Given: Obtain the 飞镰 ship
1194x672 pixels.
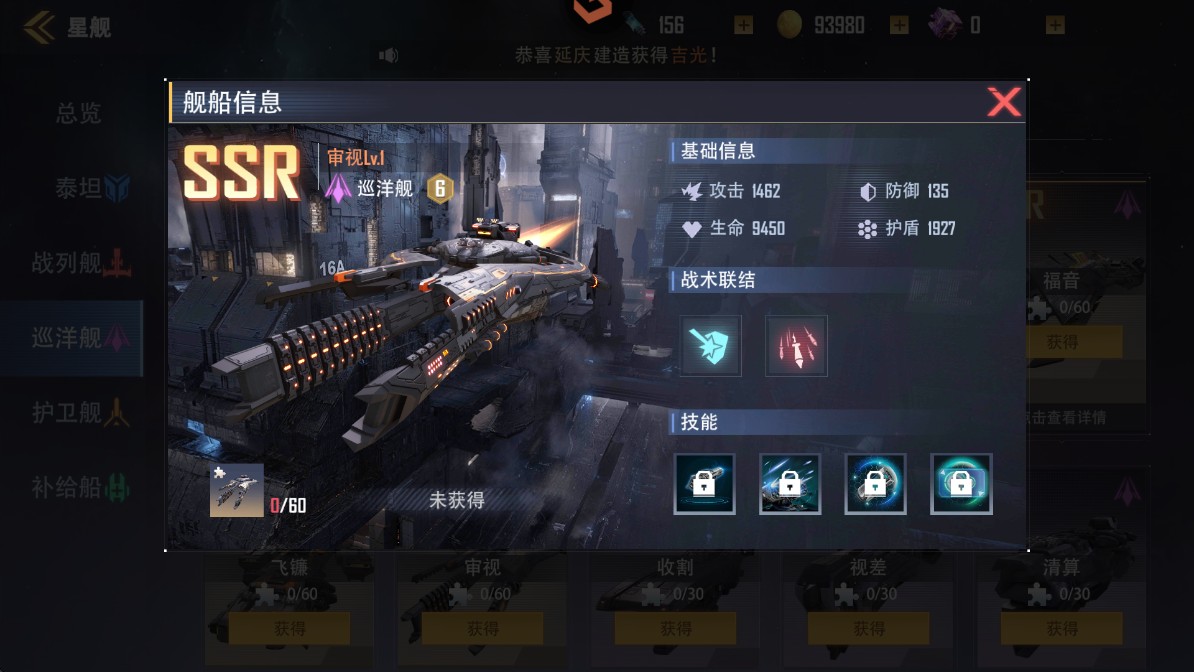Looking at the screenshot, I should 290,629.
